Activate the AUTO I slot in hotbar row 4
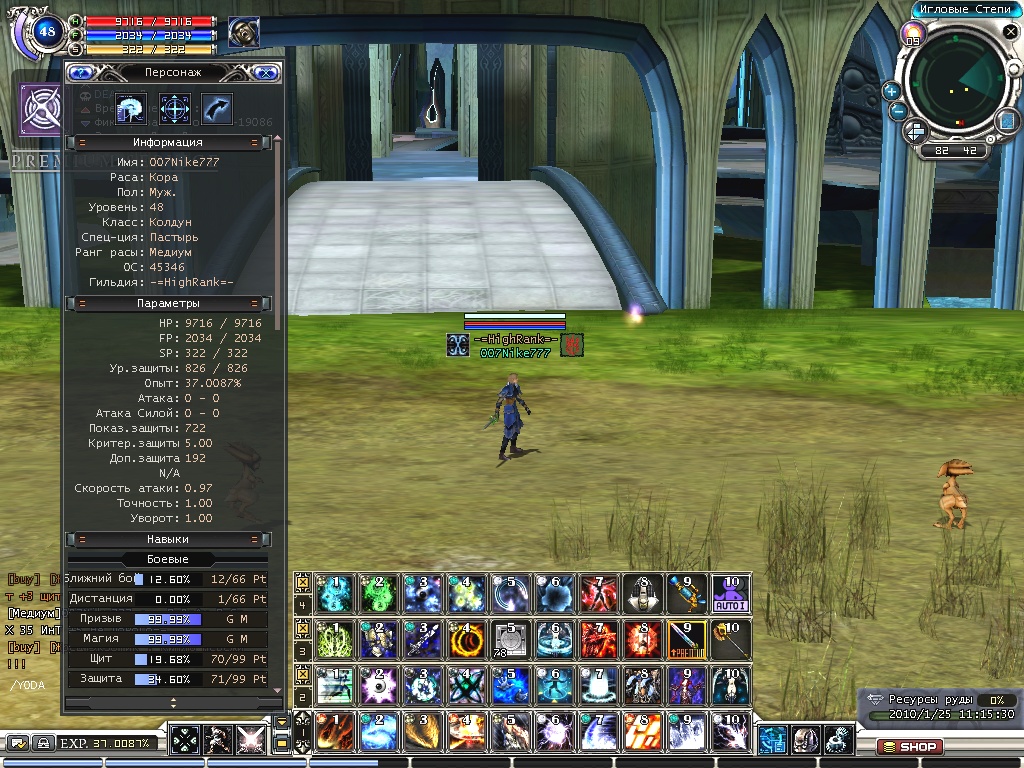This screenshot has height=768, width=1024. pos(730,594)
